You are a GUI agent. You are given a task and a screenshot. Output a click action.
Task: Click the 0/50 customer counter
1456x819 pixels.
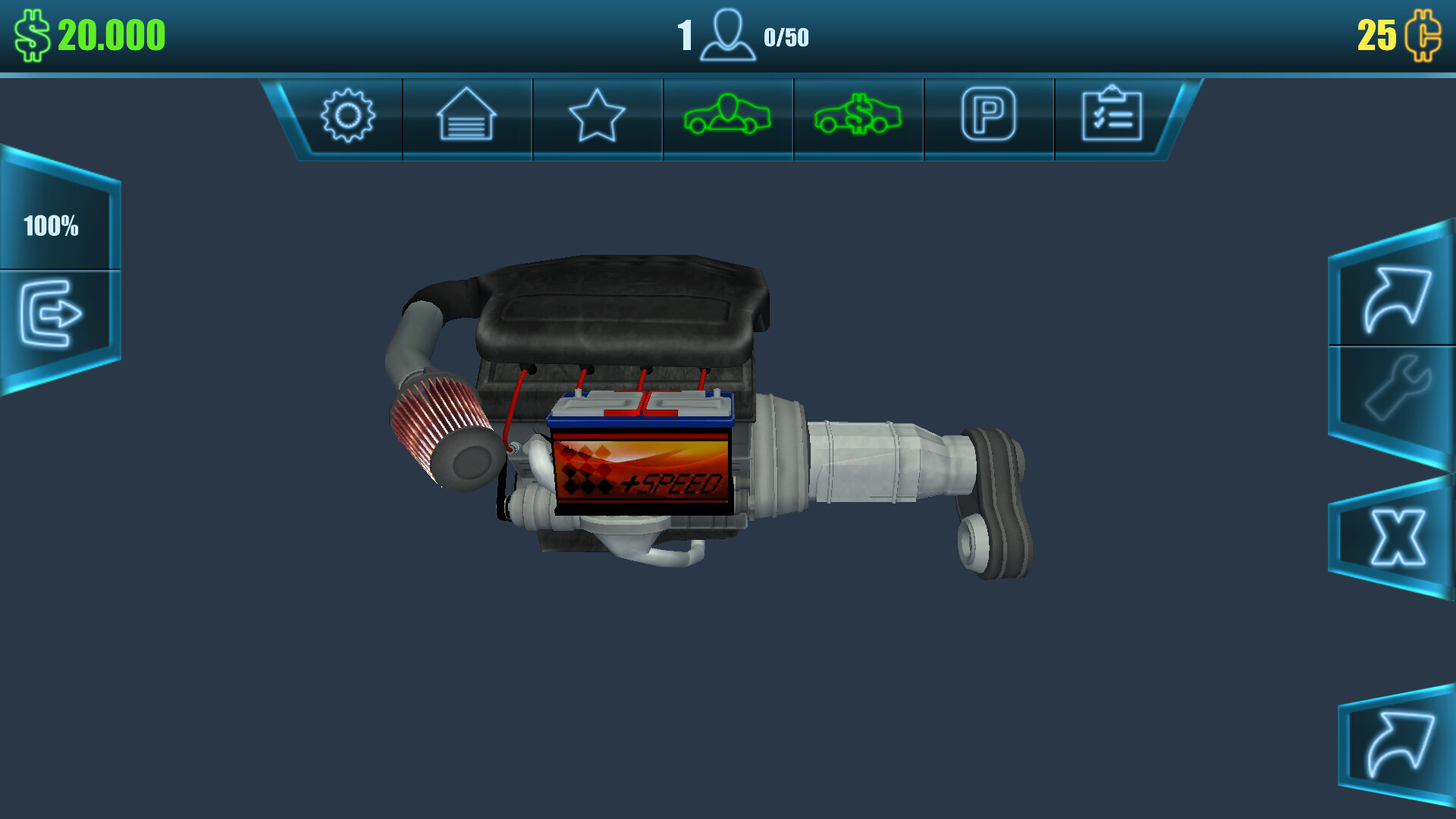[x=787, y=35]
